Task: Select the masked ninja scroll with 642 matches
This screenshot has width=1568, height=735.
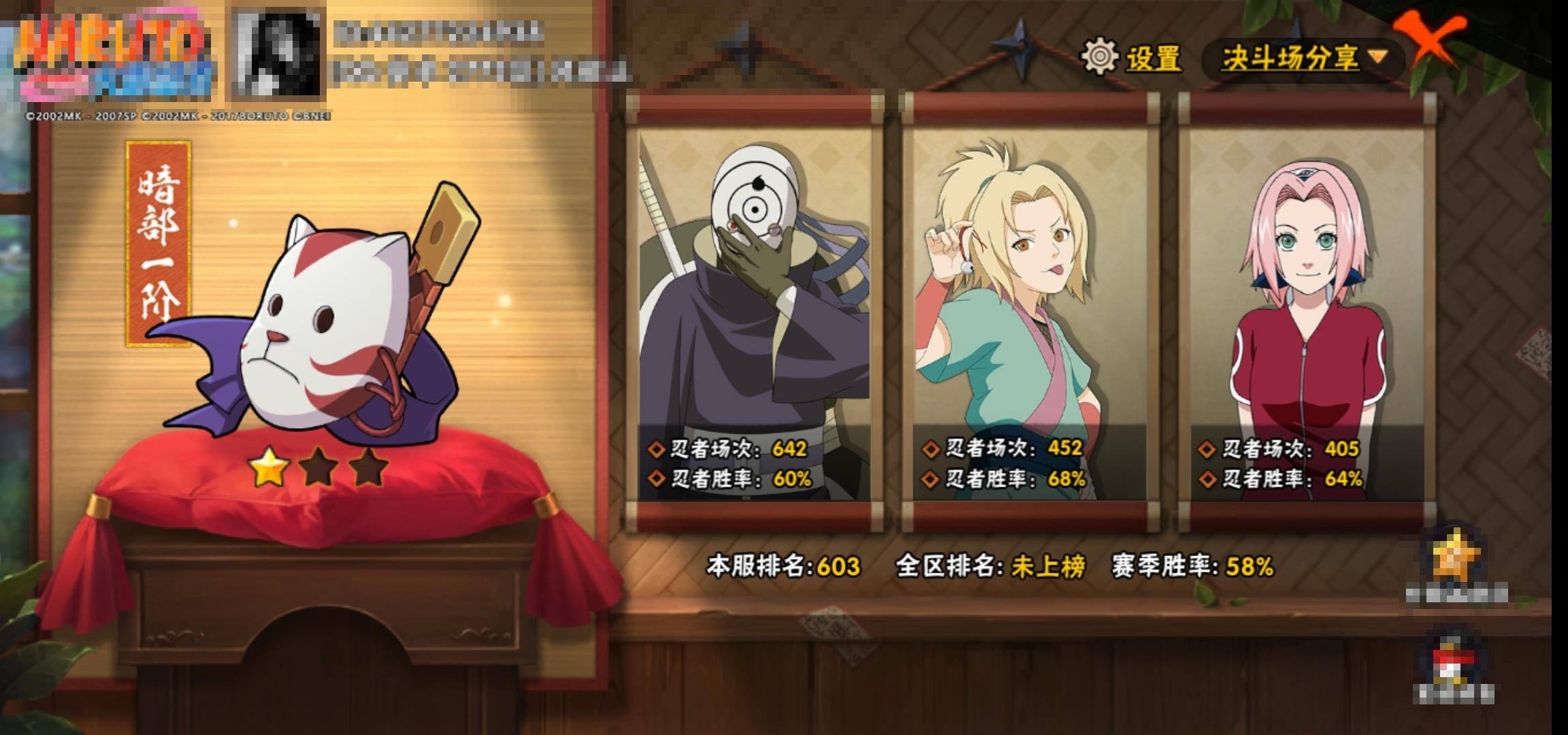Action: 754,313
